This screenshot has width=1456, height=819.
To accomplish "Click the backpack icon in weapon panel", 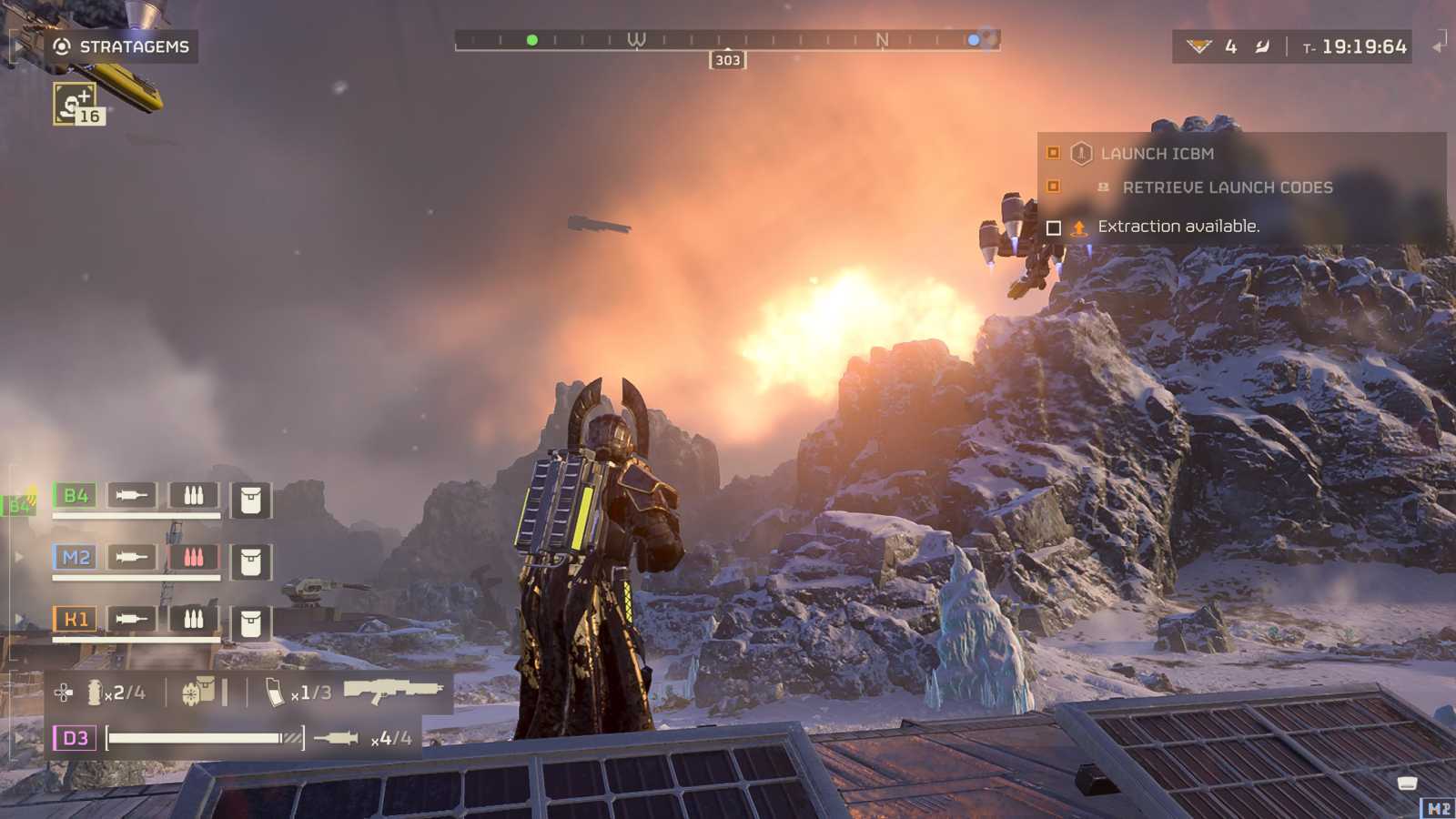I will pyautogui.click(x=198, y=693).
